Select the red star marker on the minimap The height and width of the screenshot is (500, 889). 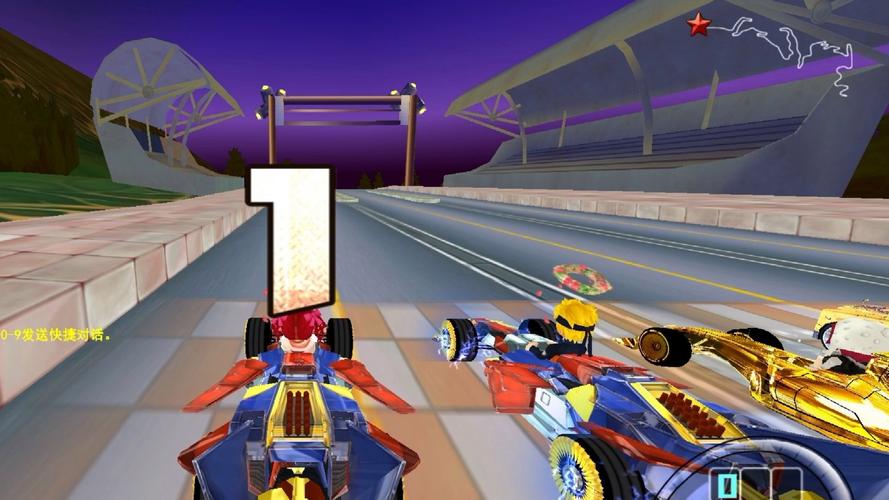coord(698,25)
